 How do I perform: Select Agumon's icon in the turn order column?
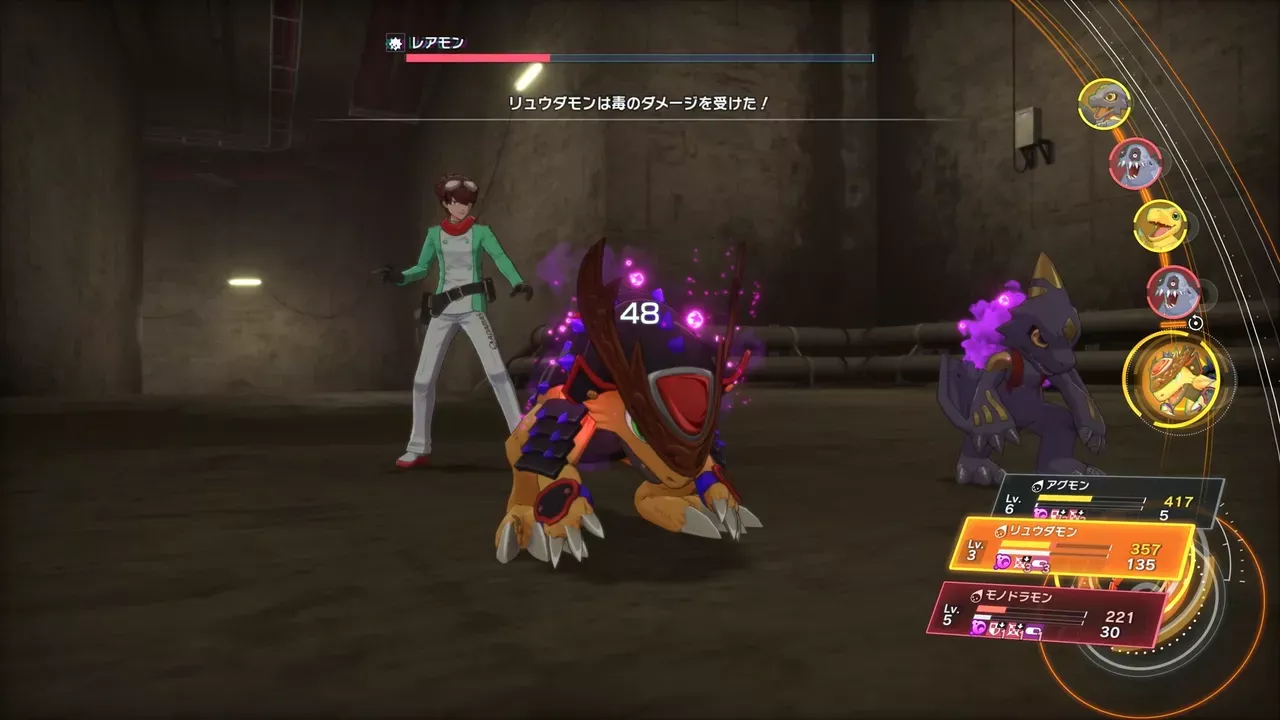click(1159, 224)
